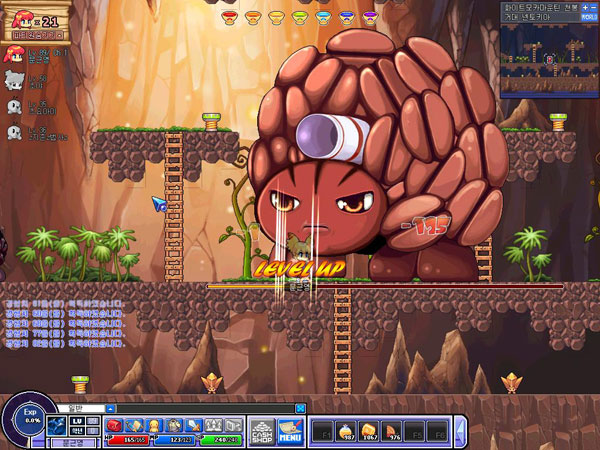Open the MENU button
The height and width of the screenshot is (450, 600).
290,430
